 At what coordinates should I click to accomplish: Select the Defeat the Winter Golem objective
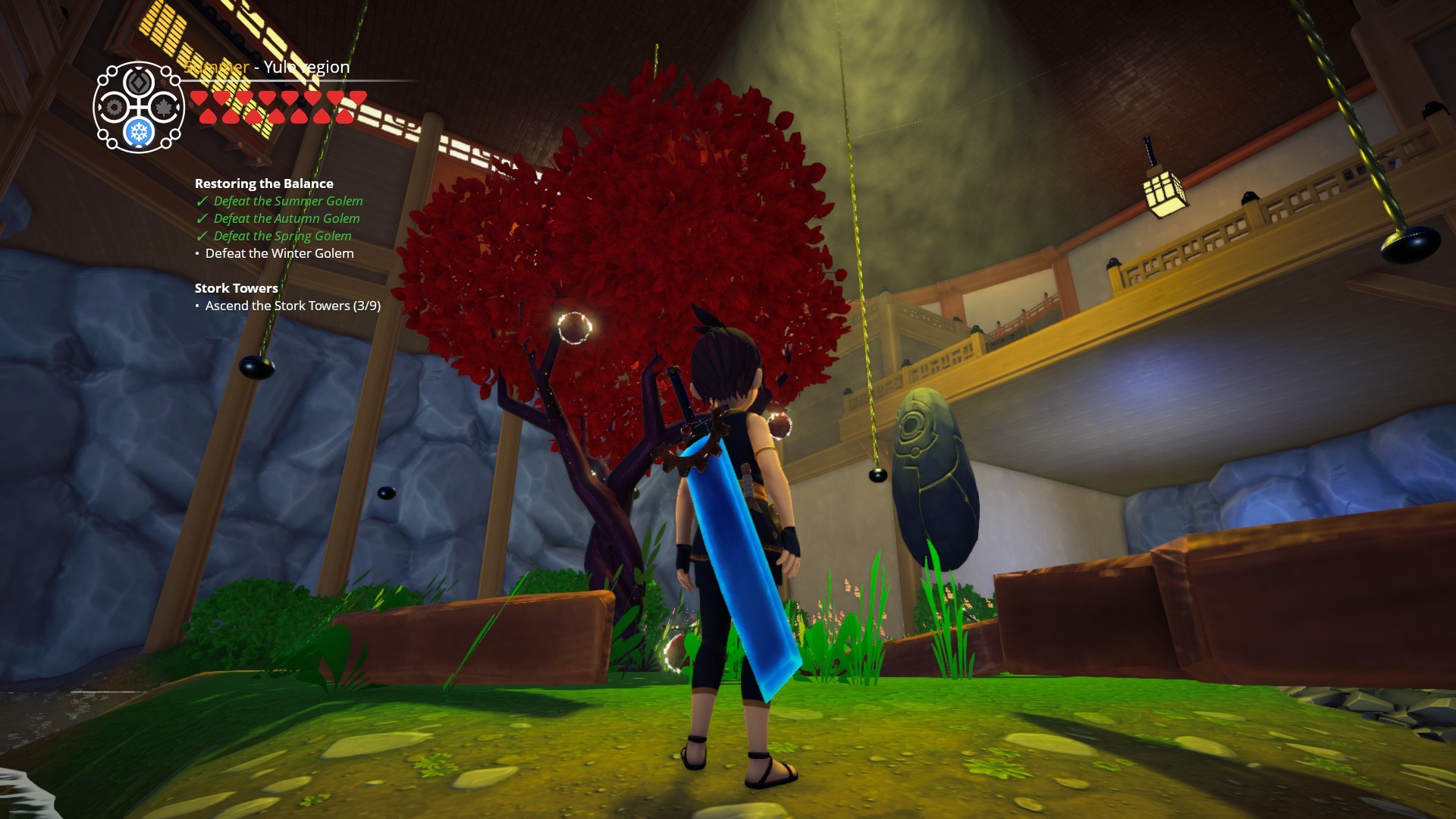[x=279, y=253]
